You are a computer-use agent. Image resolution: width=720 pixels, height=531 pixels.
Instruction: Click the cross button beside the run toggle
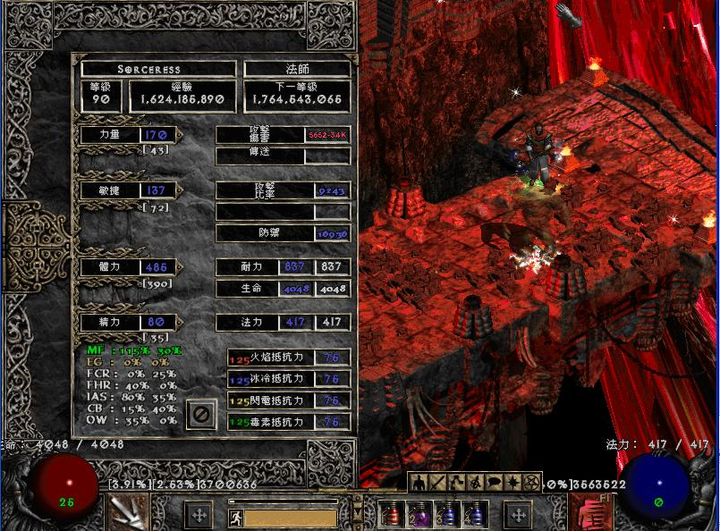pyautogui.click(x=198, y=515)
